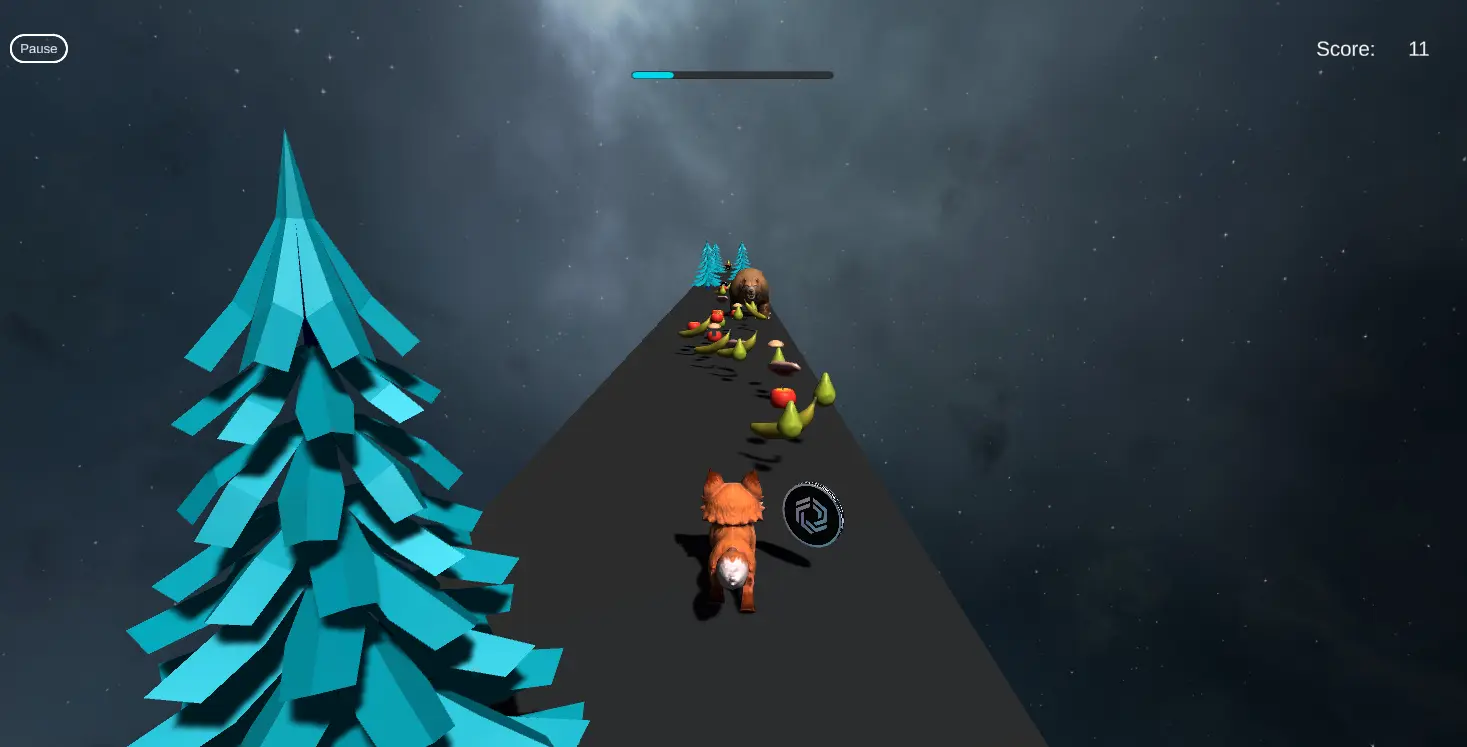1467x747 pixels.
Task: Select the red apple near the pears
Action: click(x=781, y=395)
